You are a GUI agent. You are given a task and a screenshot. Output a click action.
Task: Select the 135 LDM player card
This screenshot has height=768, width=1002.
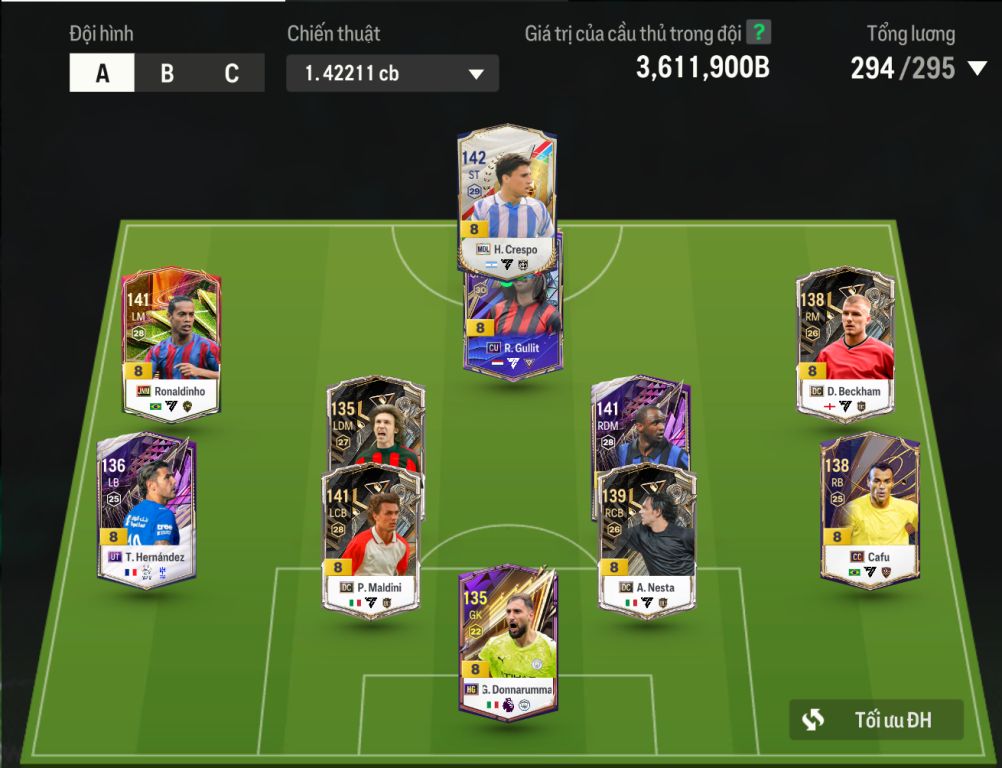coord(376,418)
